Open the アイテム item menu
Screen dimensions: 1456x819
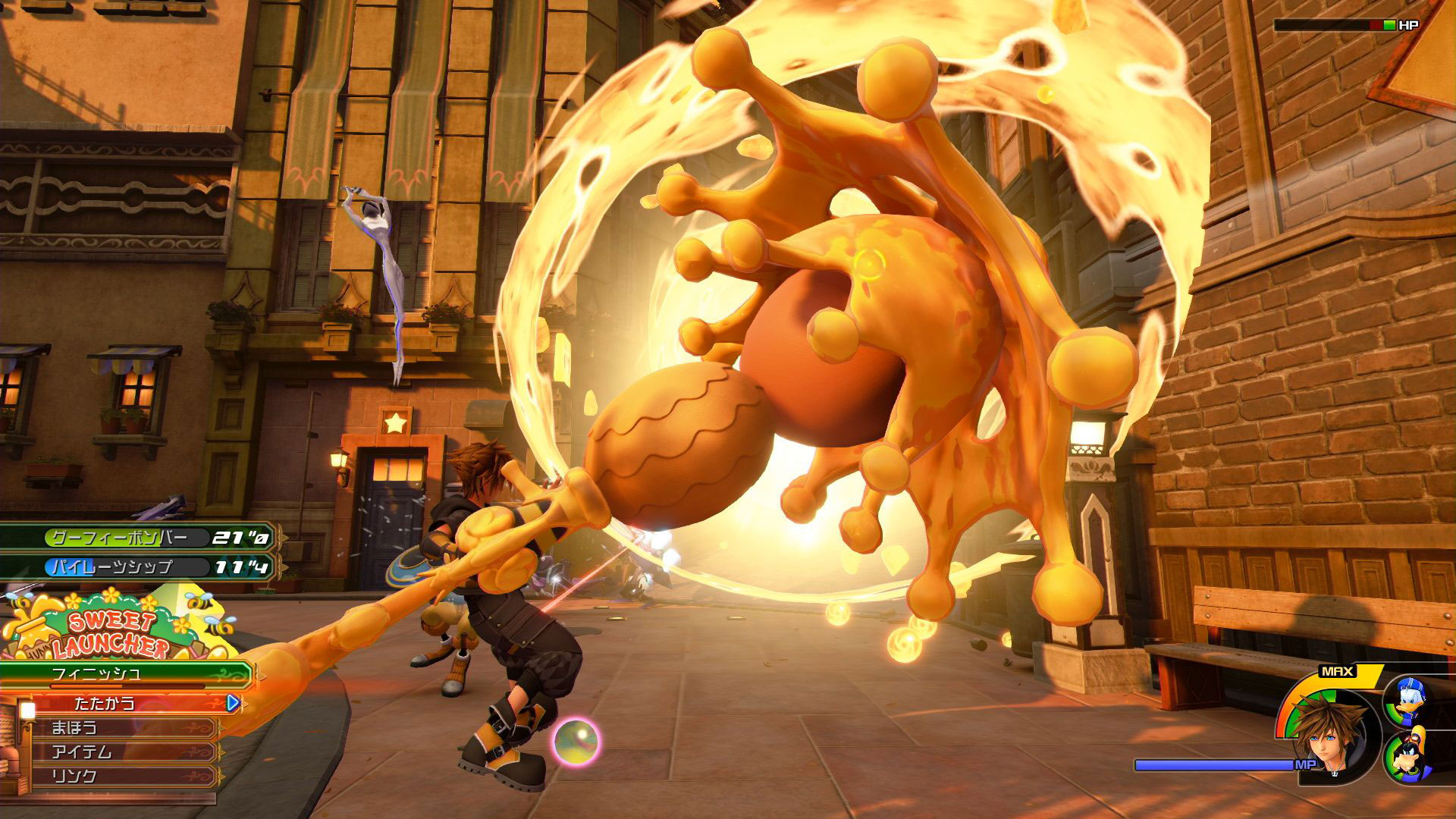click(114, 752)
